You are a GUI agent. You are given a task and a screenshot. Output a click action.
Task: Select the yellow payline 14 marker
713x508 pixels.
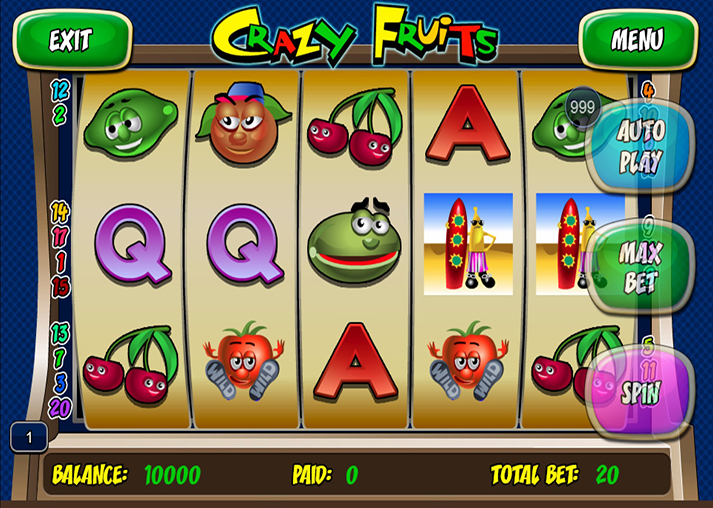point(60,211)
